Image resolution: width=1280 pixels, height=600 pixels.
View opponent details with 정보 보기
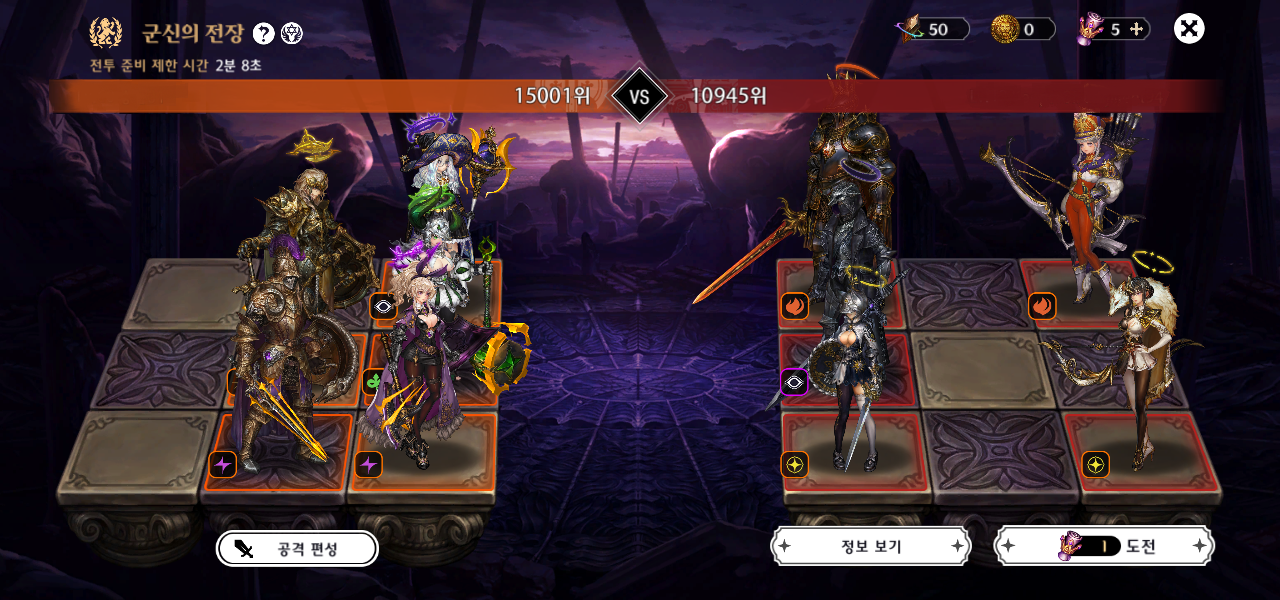(x=870, y=546)
